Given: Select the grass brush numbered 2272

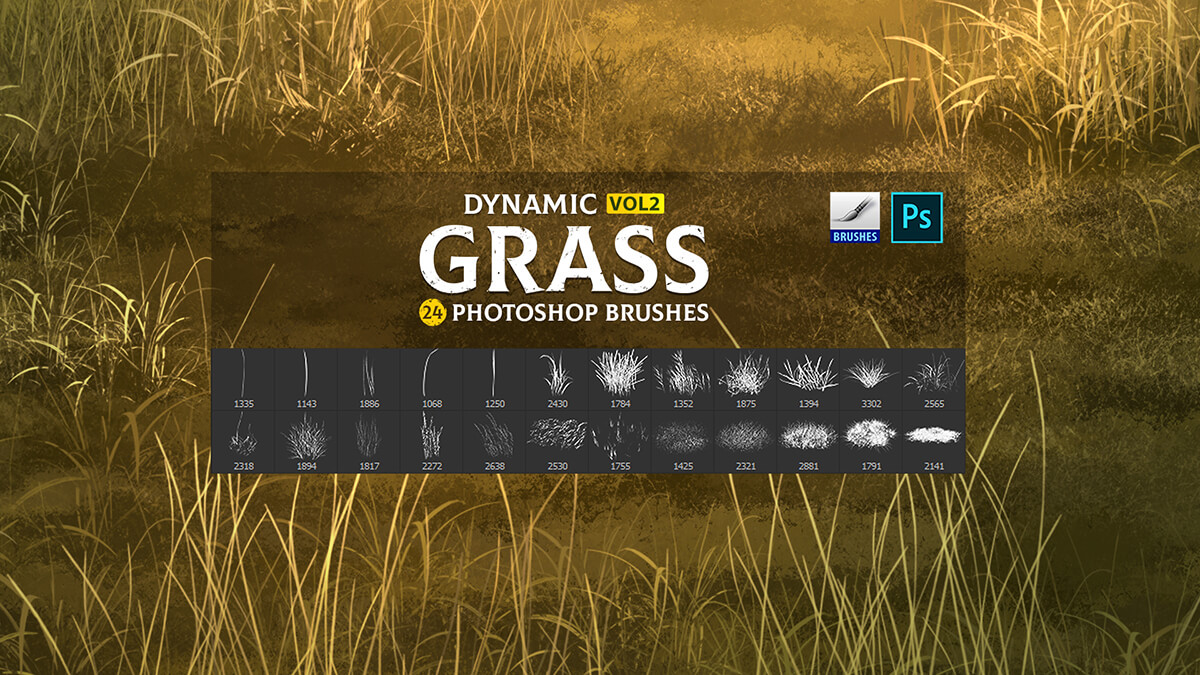Looking at the screenshot, I should pyautogui.click(x=432, y=440).
